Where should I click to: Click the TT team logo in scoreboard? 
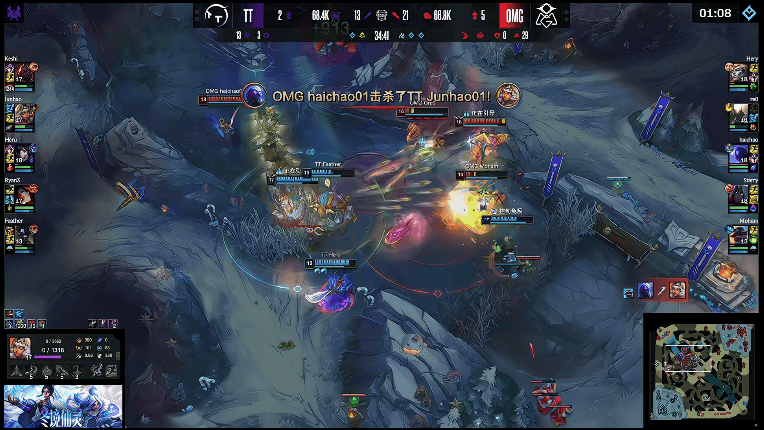(216, 15)
